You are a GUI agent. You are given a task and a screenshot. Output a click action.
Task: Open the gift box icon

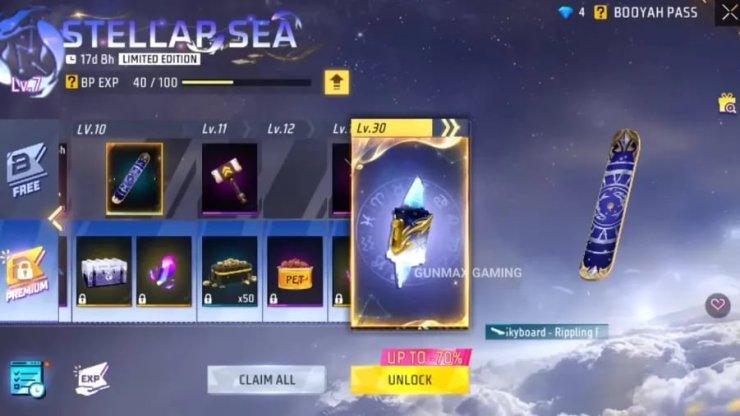(727, 103)
